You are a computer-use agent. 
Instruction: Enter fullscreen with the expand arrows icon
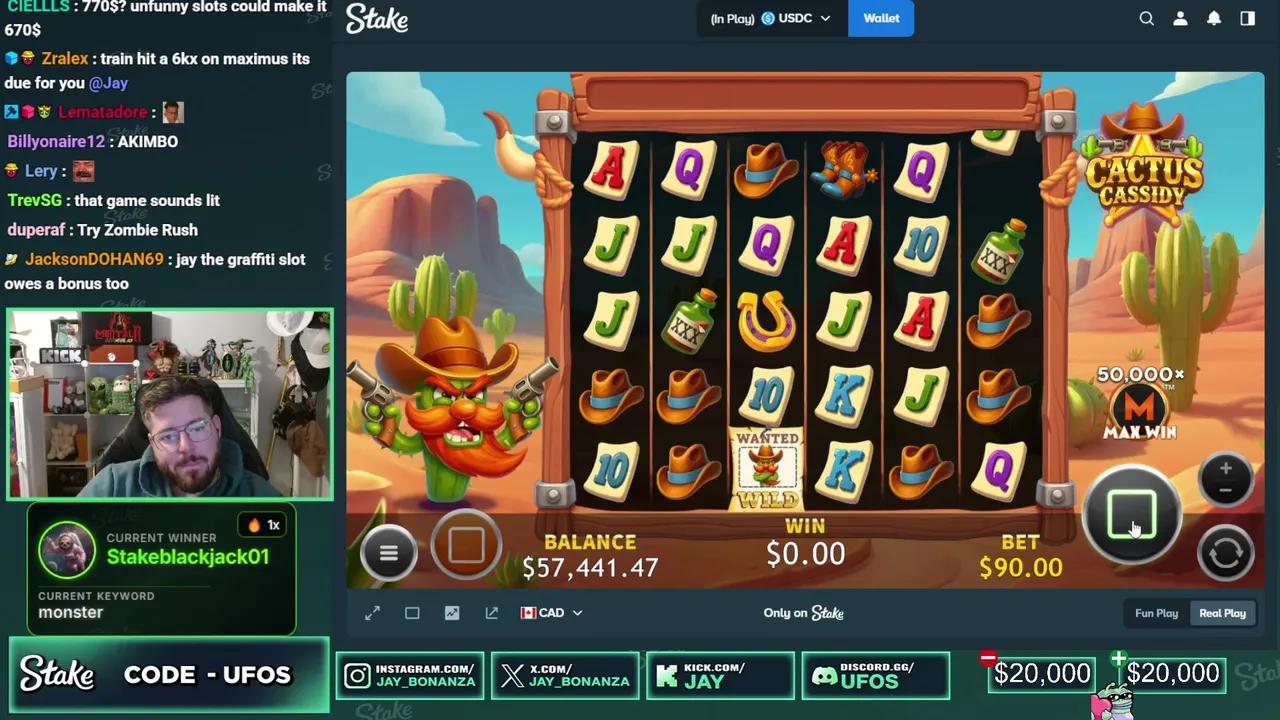point(372,613)
